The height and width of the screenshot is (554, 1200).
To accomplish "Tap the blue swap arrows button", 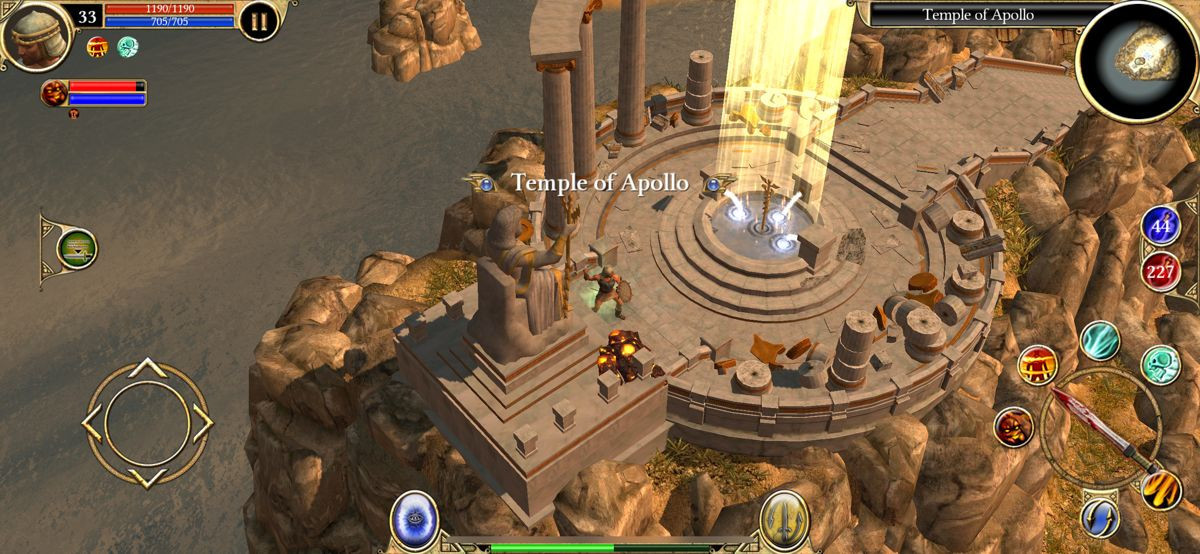I will (x=1099, y=516).
